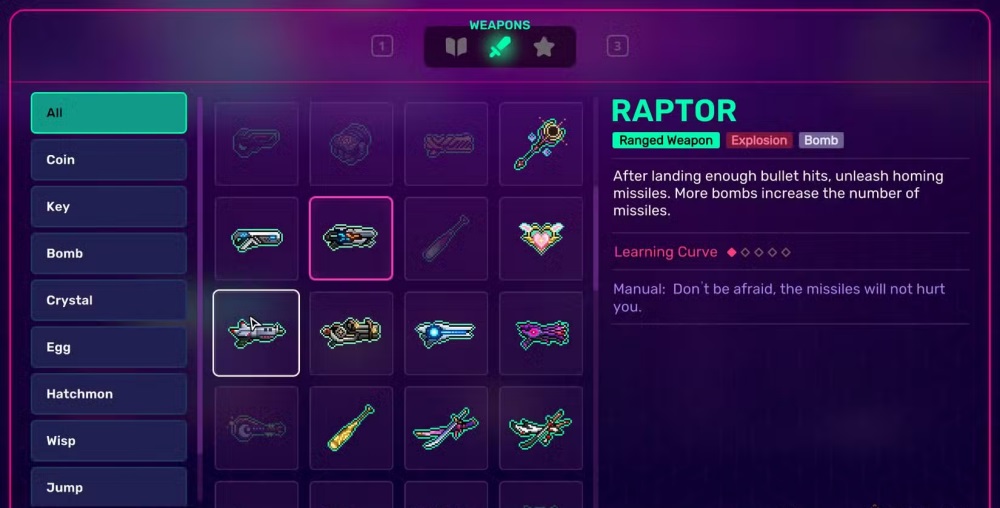
Task: Select the All category filter
Action: 108,113
